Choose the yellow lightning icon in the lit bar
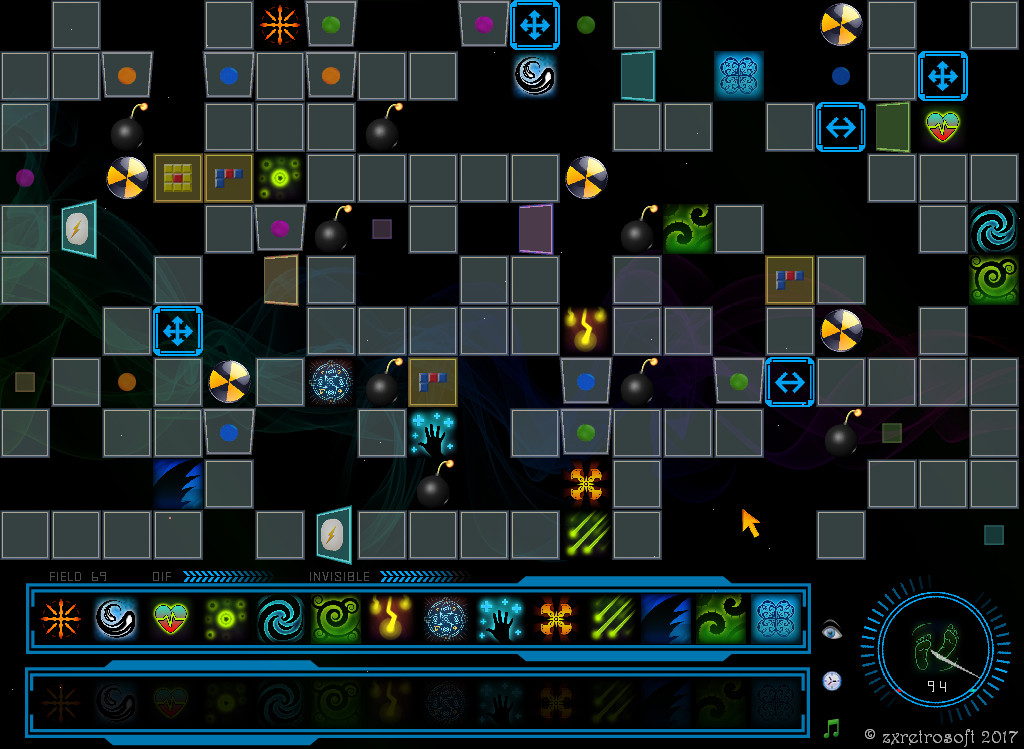 pyautogui.click(x=388, y=619)
